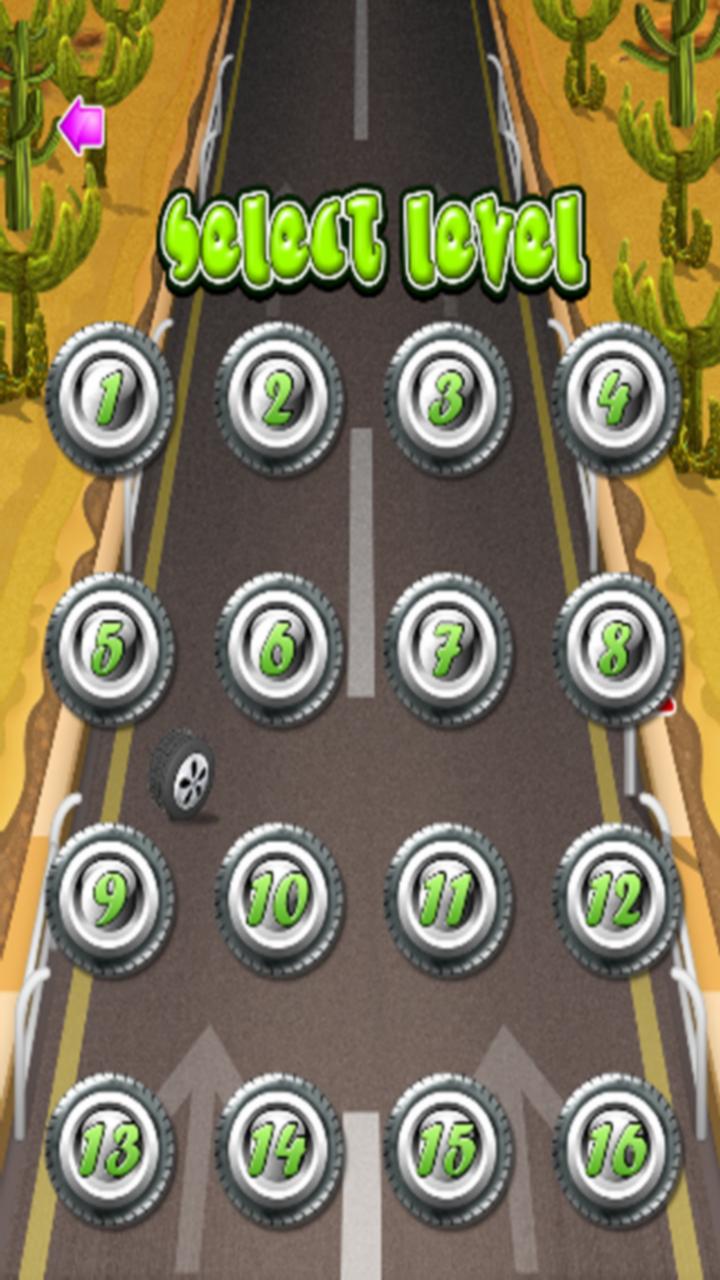Open level 12

[617, 900]
